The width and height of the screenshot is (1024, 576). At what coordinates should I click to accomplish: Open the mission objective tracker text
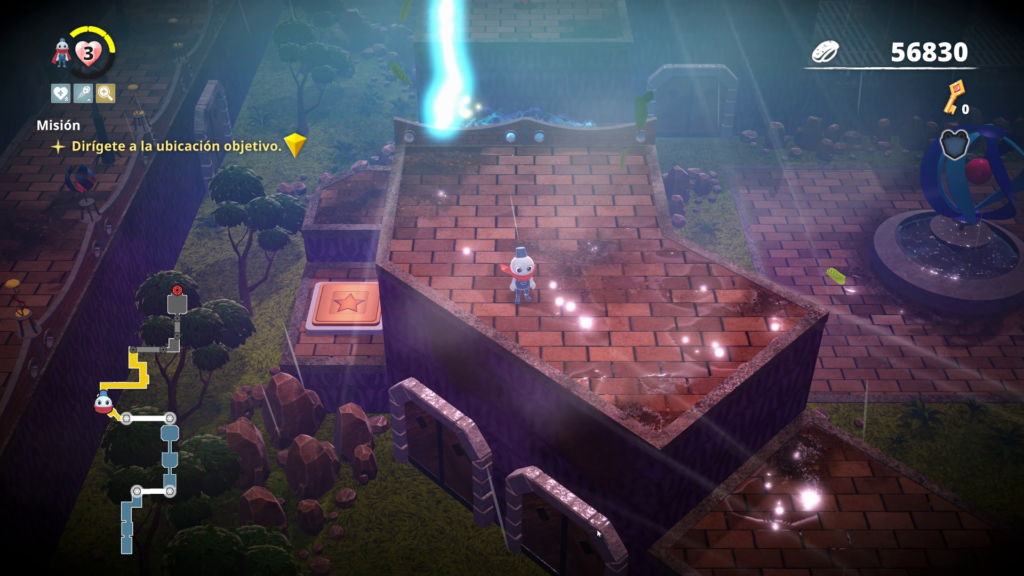[176, 146]
